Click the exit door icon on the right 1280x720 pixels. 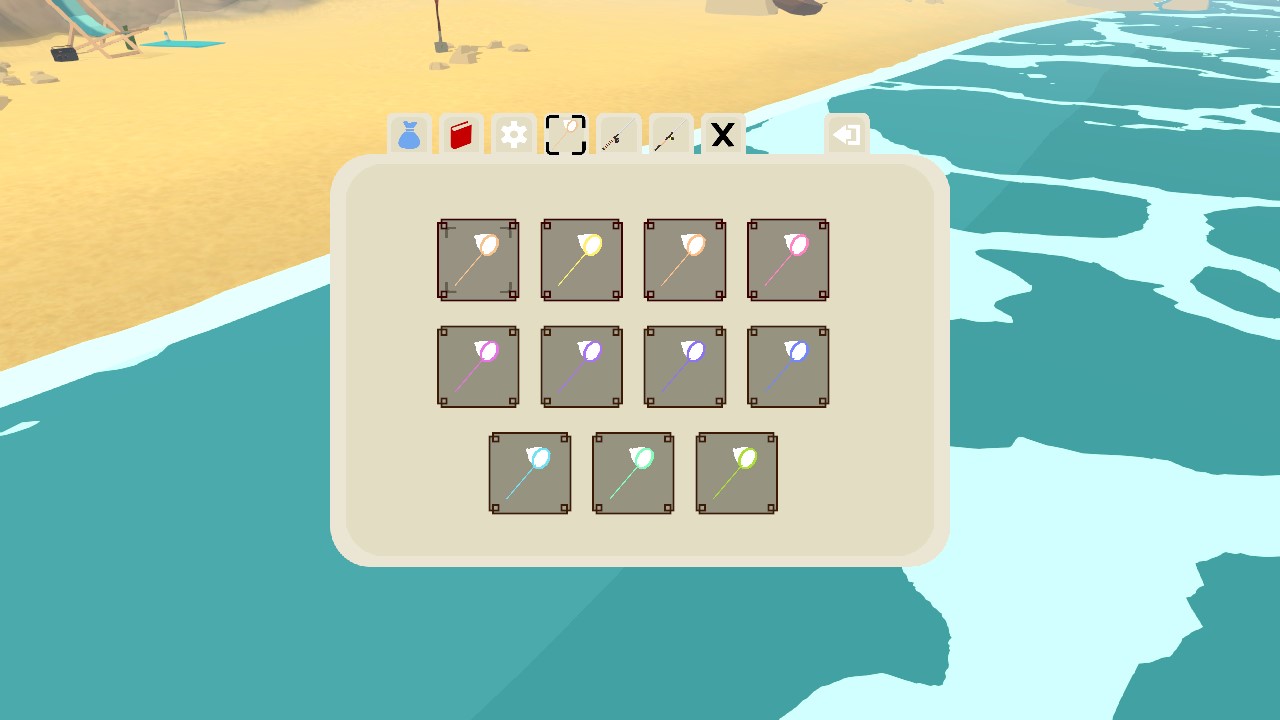click(x=846, y=133)
